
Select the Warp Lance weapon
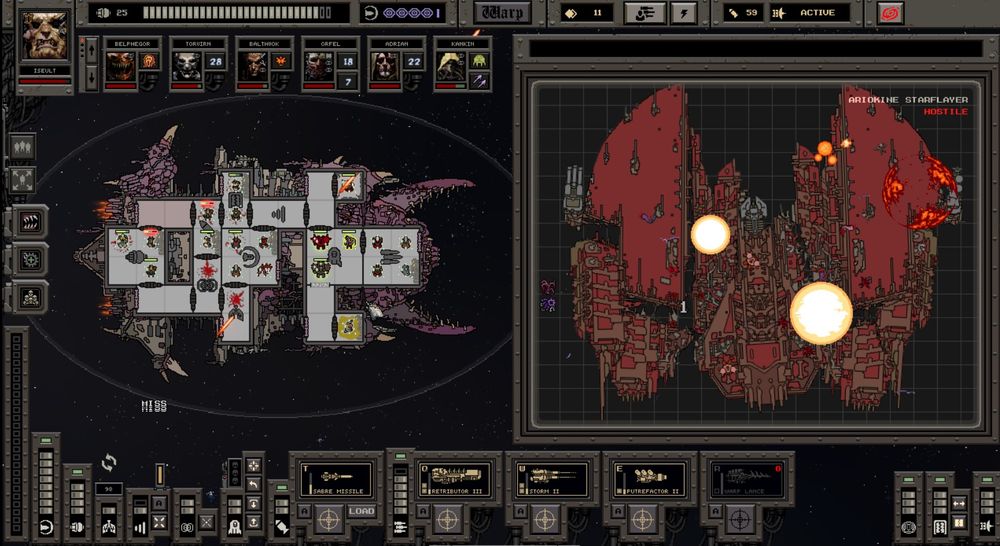point(744,479)
